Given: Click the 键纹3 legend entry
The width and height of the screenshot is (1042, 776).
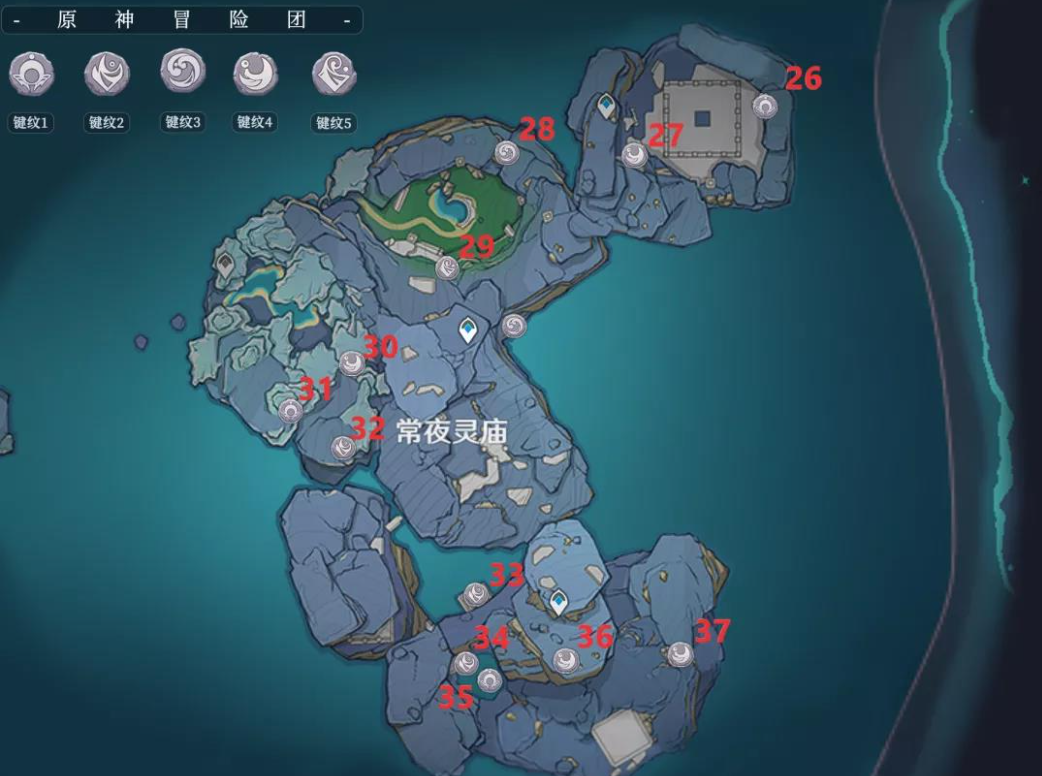Looking at the screenshot, I should (x=183, y=72).
